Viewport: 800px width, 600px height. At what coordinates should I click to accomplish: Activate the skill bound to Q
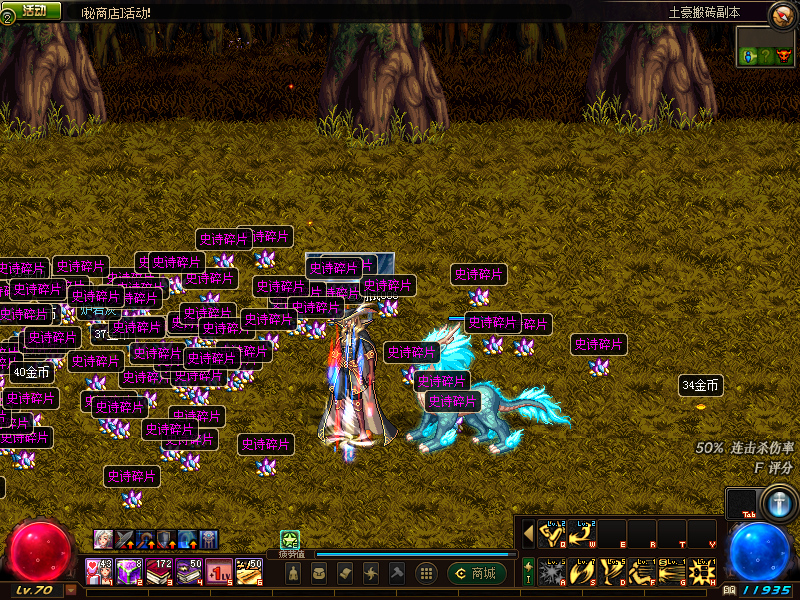click(x=552, y=534)
